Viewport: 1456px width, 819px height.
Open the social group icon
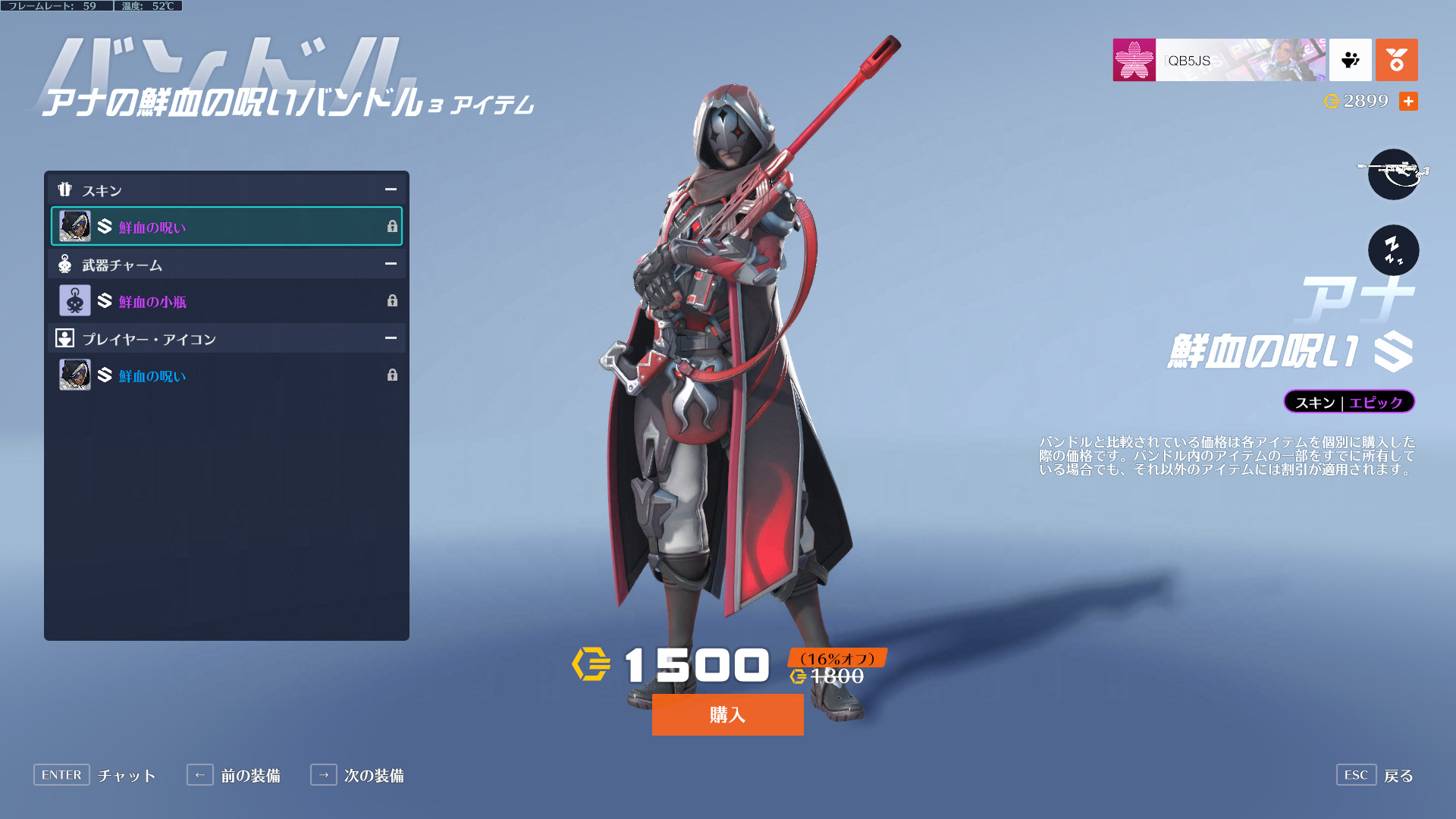click(x=1350, y=60)
